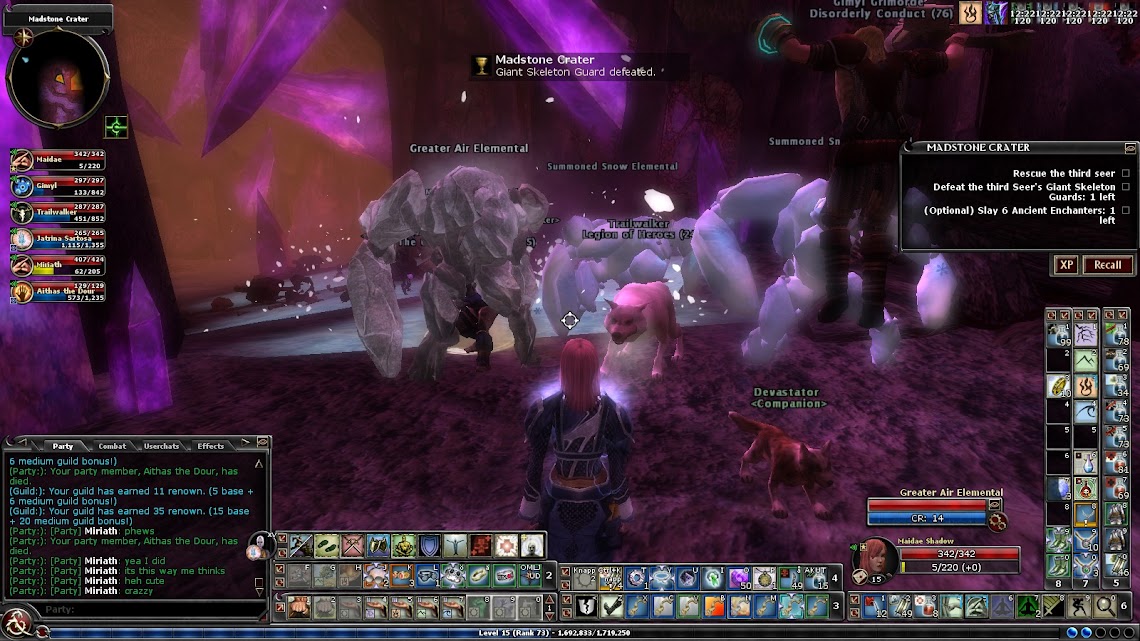Choose Miriath from the party list
Screen dimensions: 1140x641
tap(58, 265)
